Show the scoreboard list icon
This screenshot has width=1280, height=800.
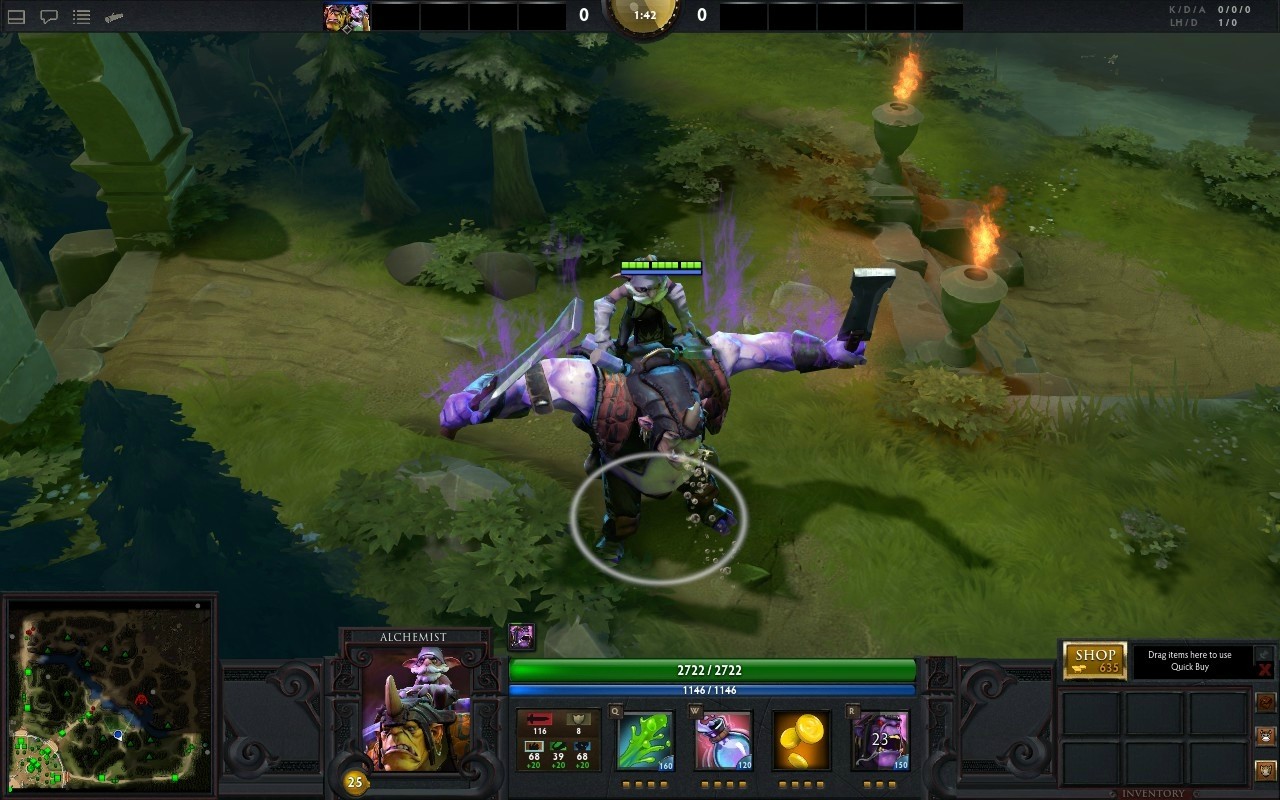tap(82, 17)
